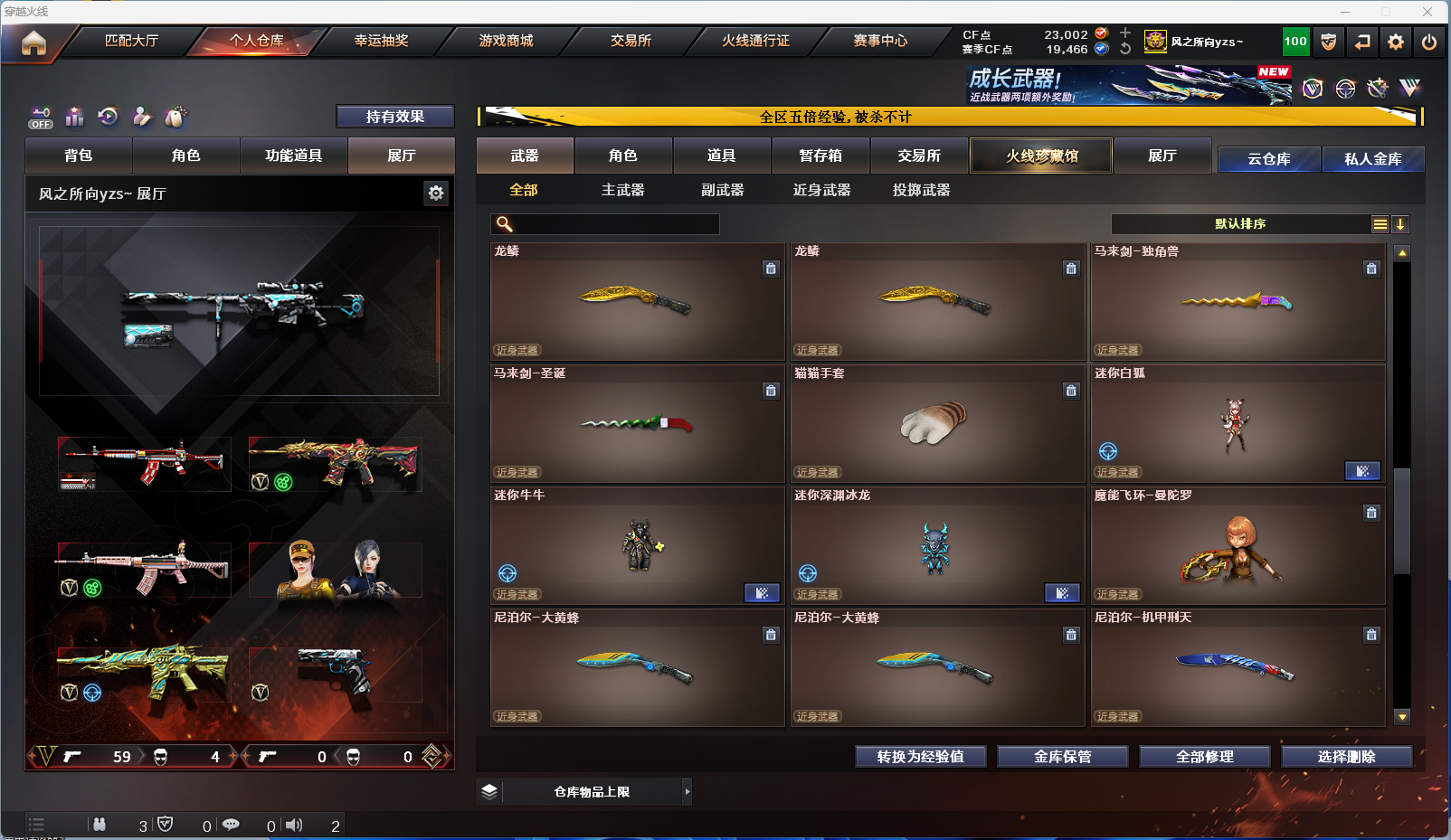Open the 赛事中心 page
The width and height of the screenshot is (1451, 840).
click(880, 41)
